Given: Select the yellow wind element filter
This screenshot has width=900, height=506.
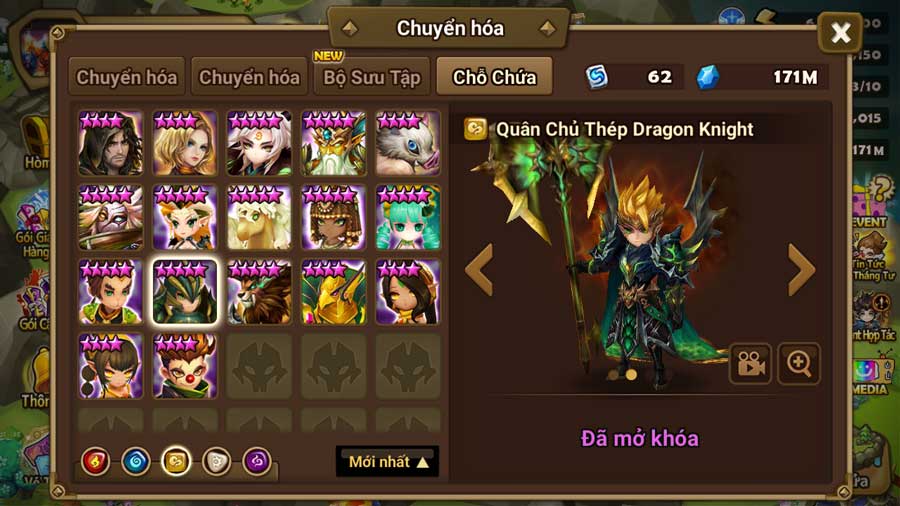Looking at the screenshot, I should click(x=177, y=461).
